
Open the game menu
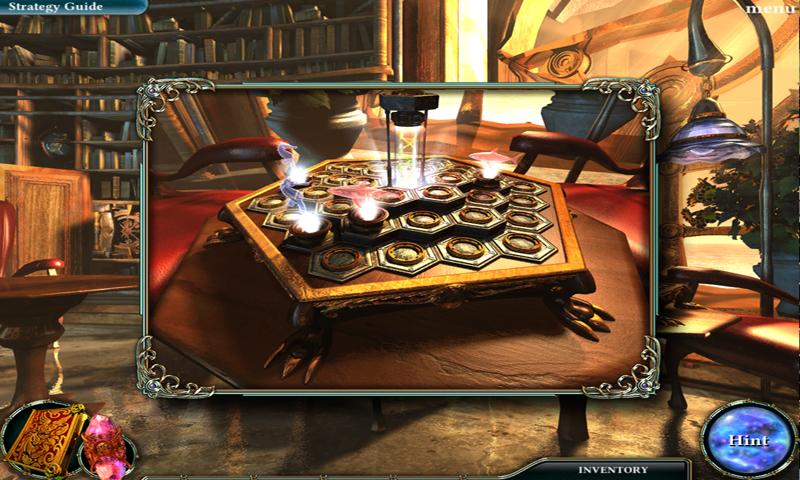tap(772, 9)
